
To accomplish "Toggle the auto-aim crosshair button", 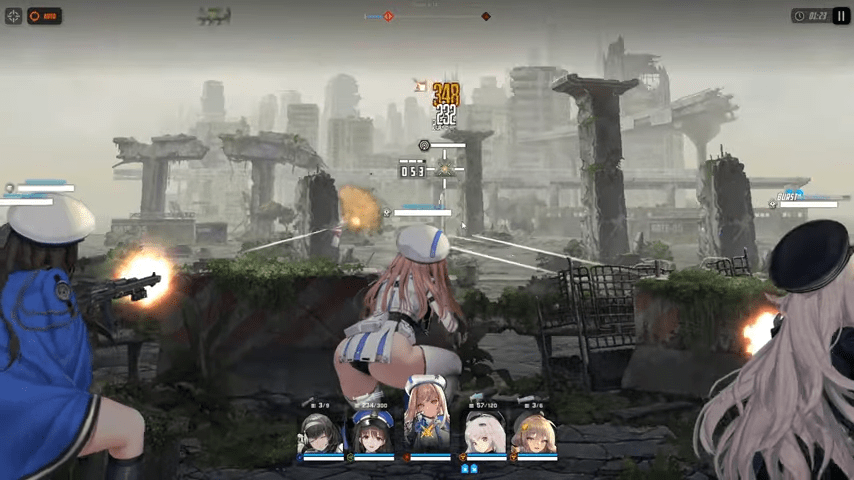I will click(13, 16).
